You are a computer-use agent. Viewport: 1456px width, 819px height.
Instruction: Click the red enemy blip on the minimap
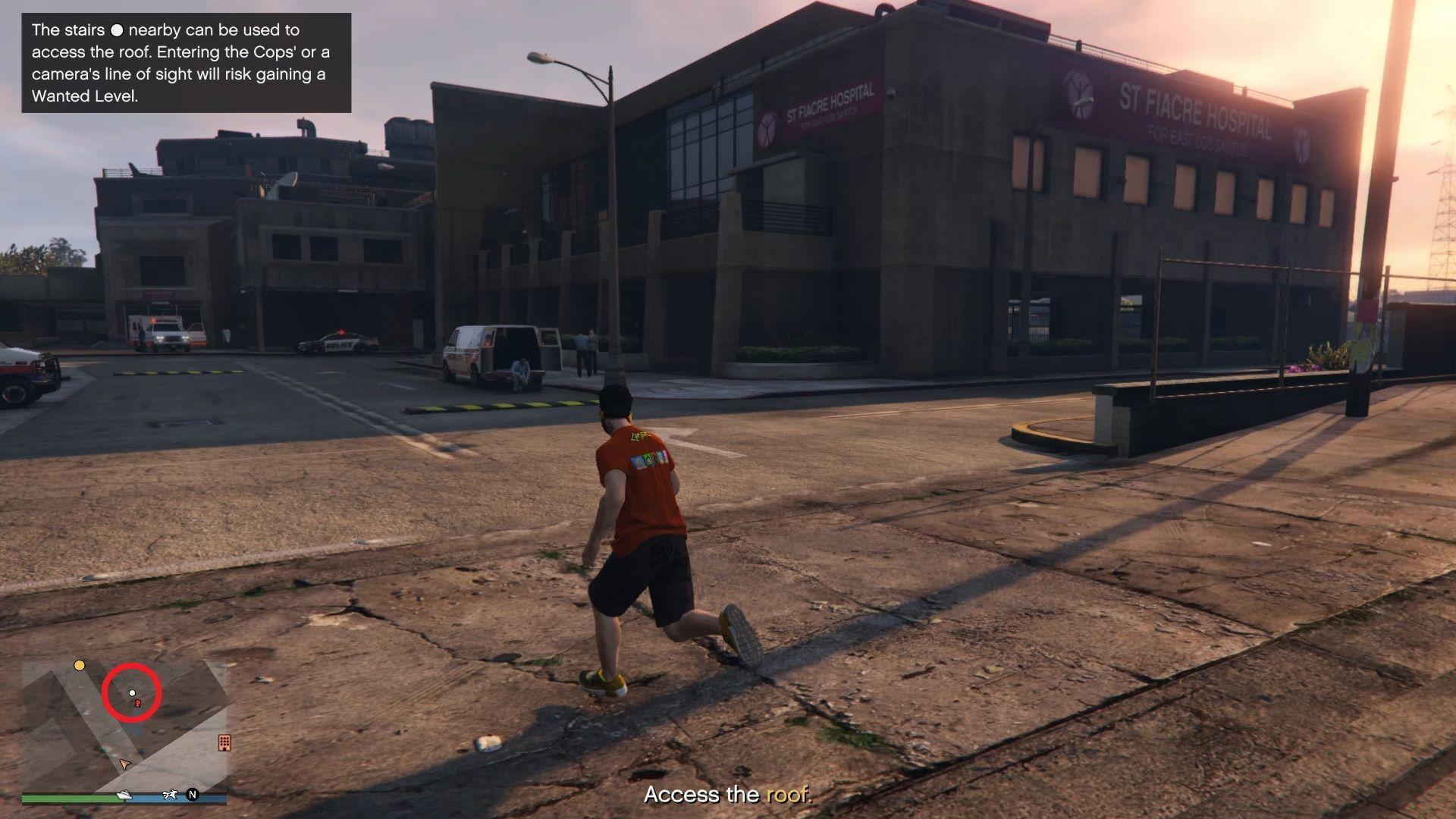pos(137,703)
